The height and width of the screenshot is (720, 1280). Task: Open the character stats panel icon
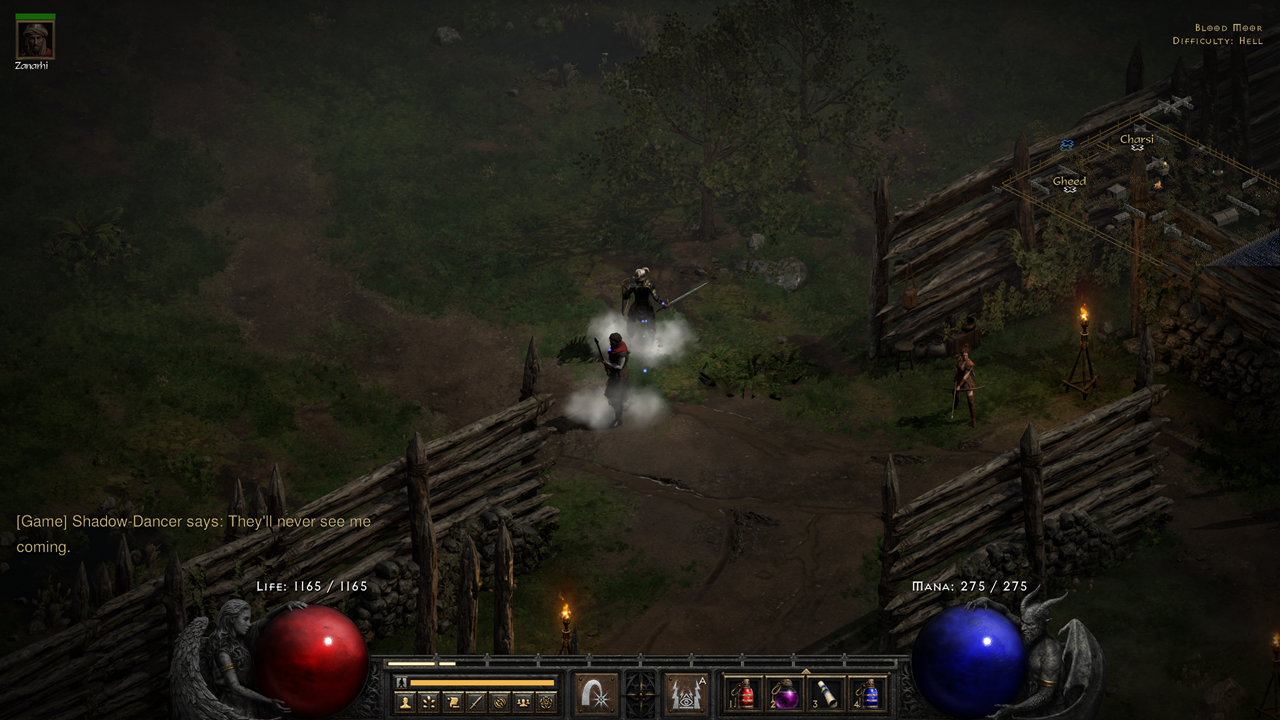coord(405,701)
